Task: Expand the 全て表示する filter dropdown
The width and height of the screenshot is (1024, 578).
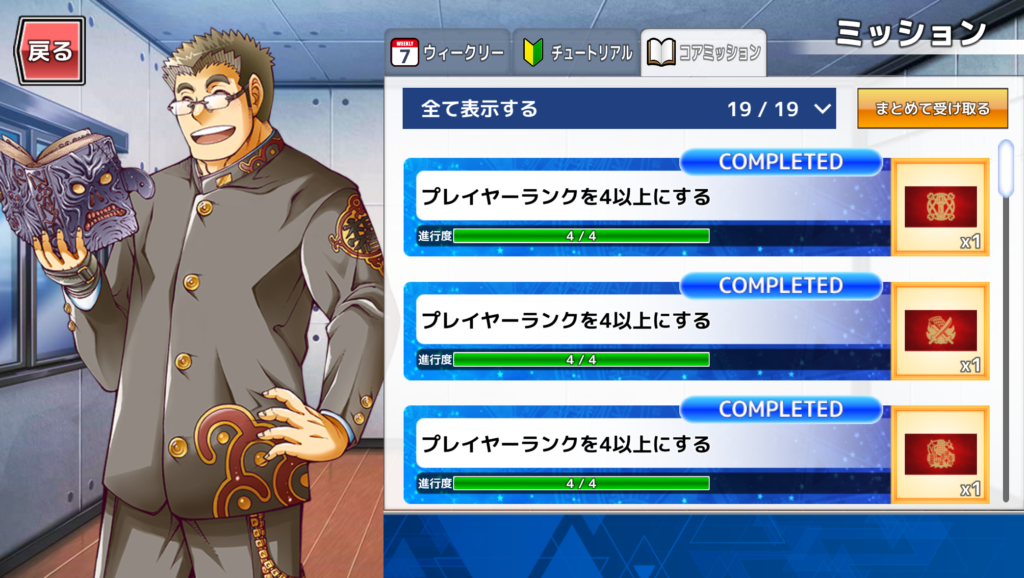Action: [618, 109]
